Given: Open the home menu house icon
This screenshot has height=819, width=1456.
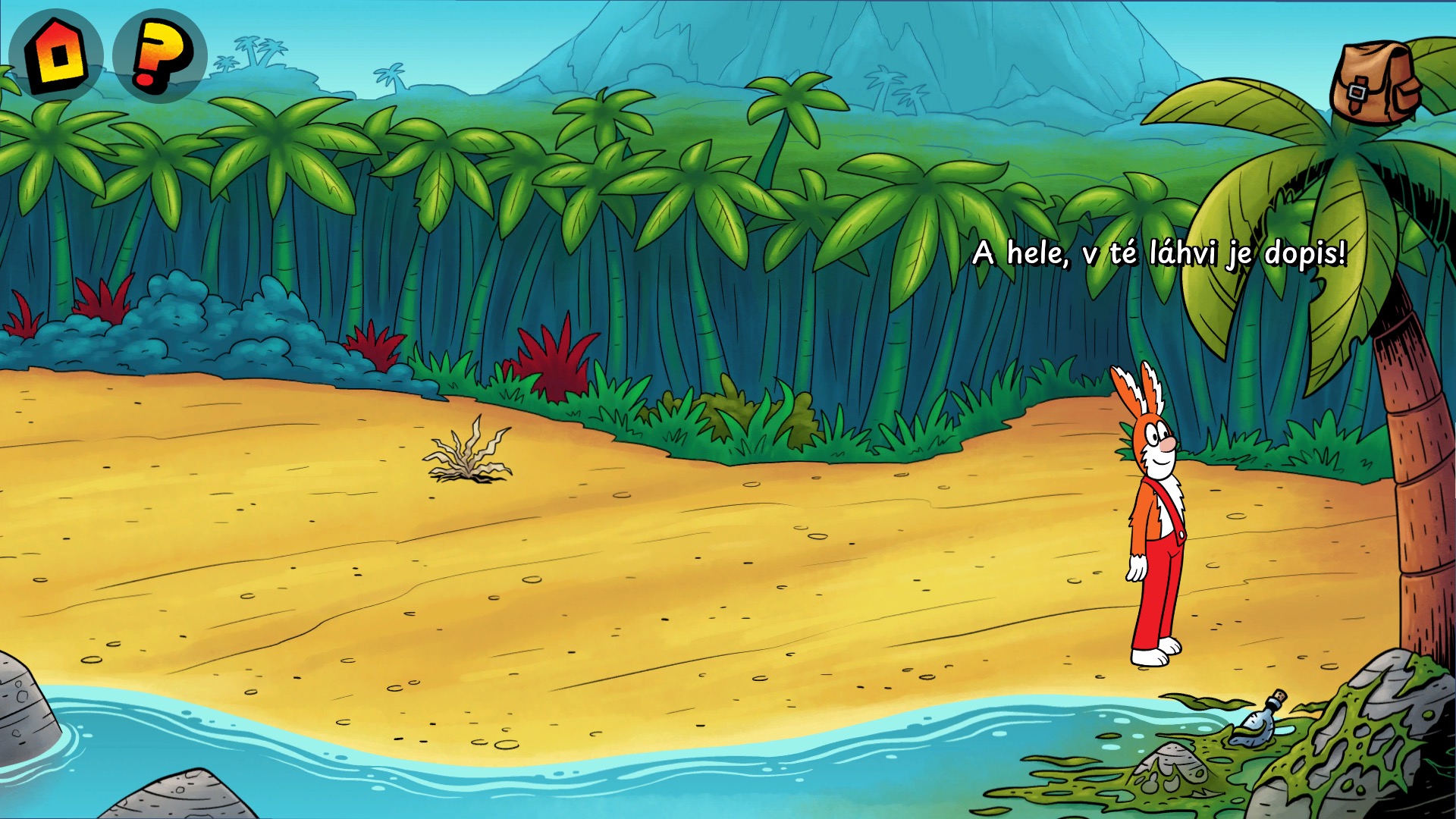Looking at the screenshot, I should pyautogui.click(x=55, y=55).
